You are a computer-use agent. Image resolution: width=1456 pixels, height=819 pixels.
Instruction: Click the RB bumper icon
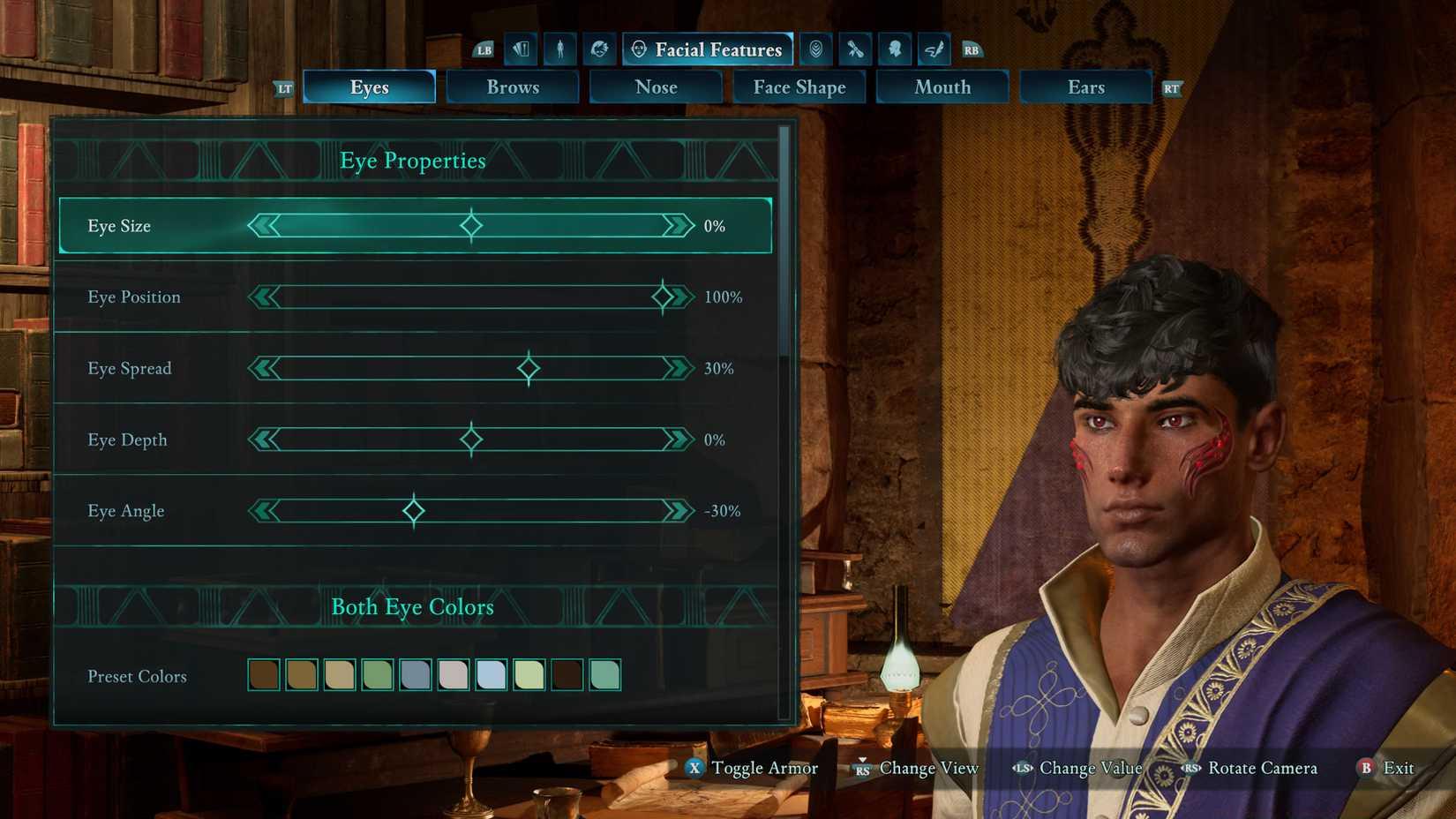click(x=971, y=50)
